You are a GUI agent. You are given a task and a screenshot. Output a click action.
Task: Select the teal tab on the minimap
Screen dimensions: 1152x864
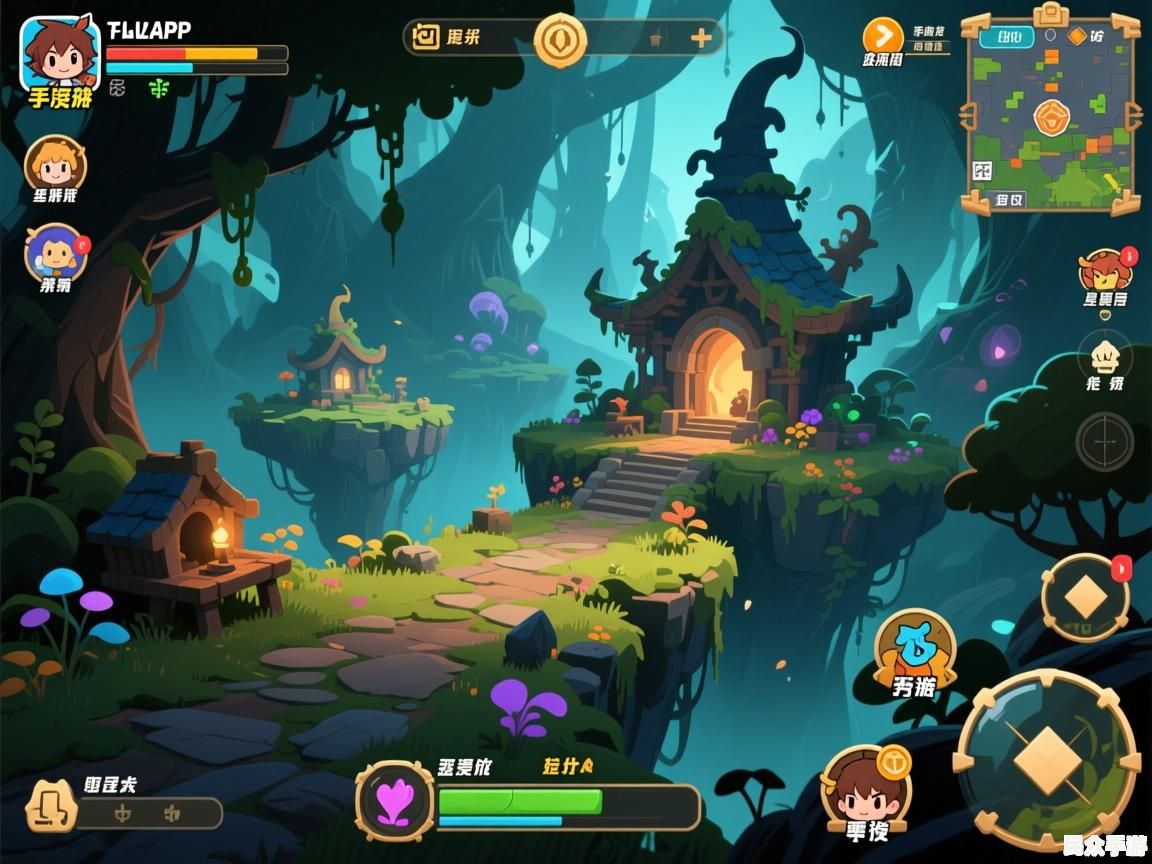(1007, 38)
